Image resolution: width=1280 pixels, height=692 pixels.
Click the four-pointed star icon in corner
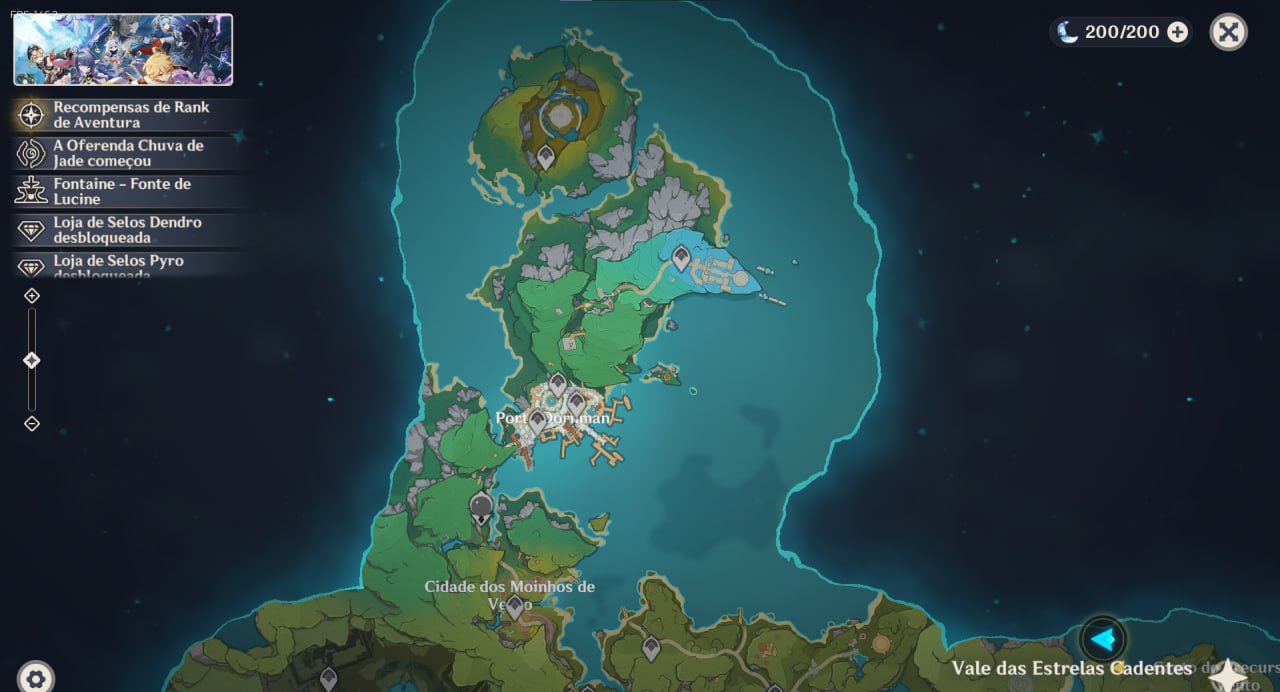click(1228, 676)
